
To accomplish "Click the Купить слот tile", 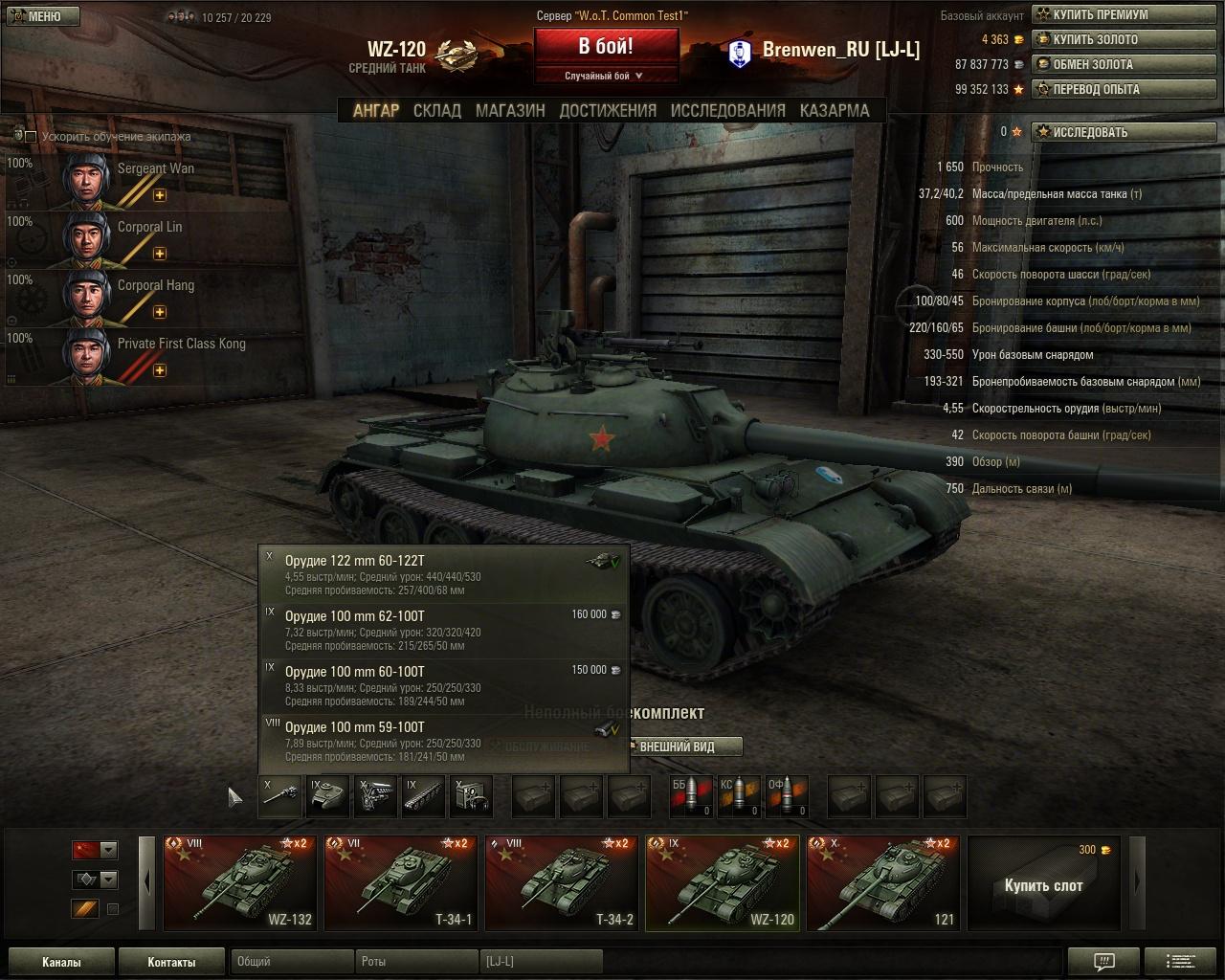I will point(1043,883).
